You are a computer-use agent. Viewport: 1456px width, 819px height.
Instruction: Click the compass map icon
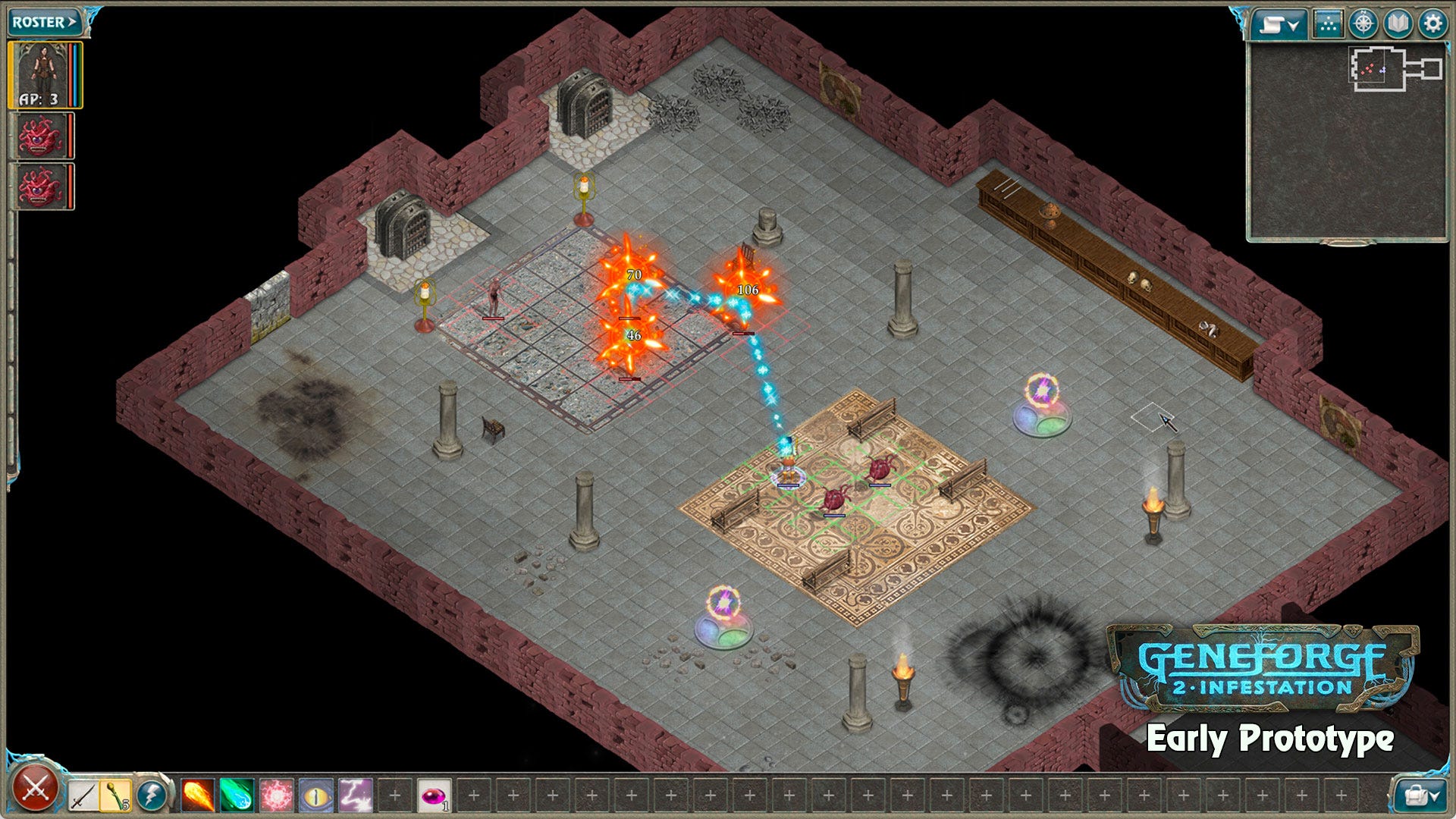click(1362, 23)
